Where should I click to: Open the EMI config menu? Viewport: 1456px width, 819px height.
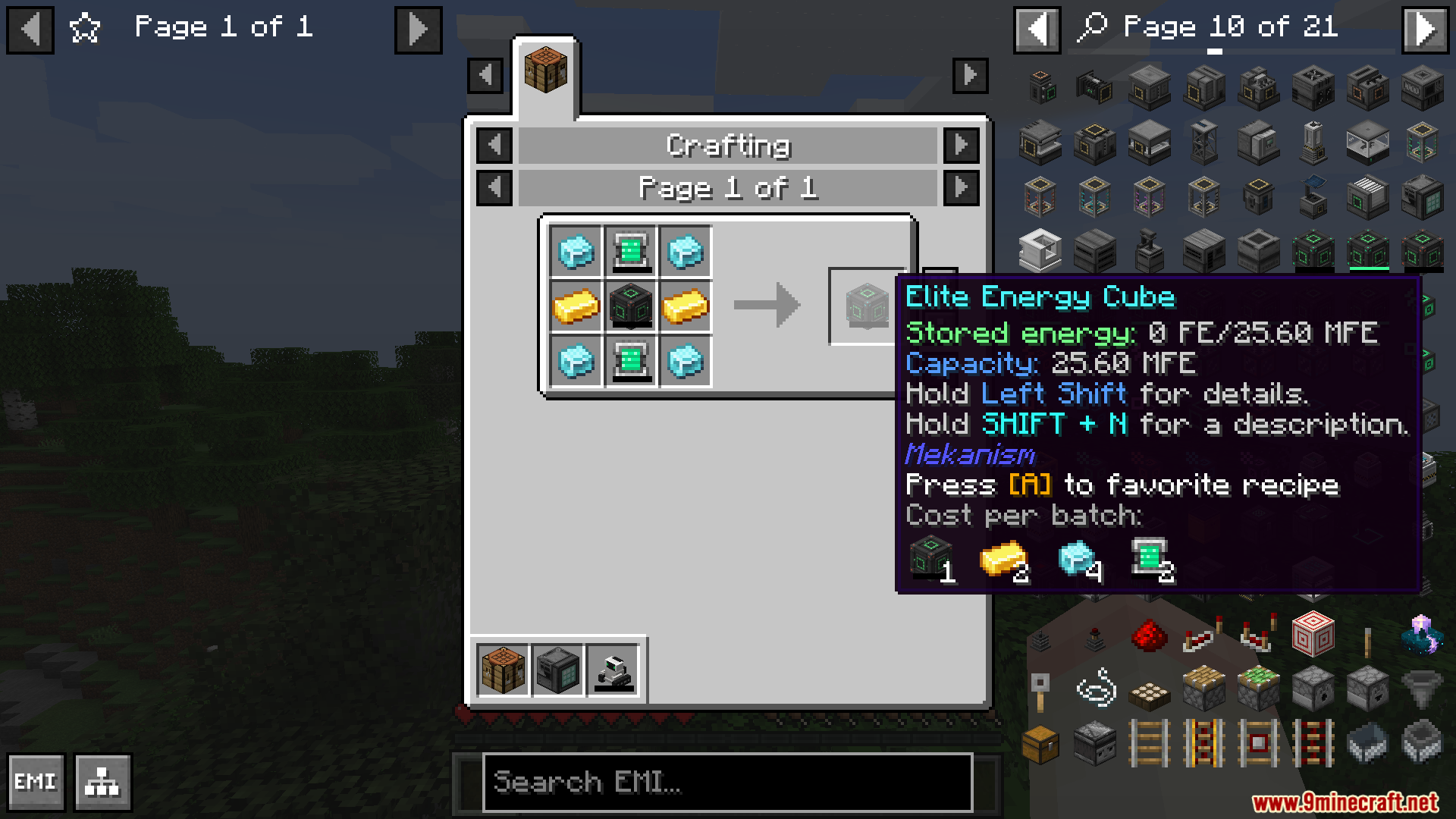(36, 782)
